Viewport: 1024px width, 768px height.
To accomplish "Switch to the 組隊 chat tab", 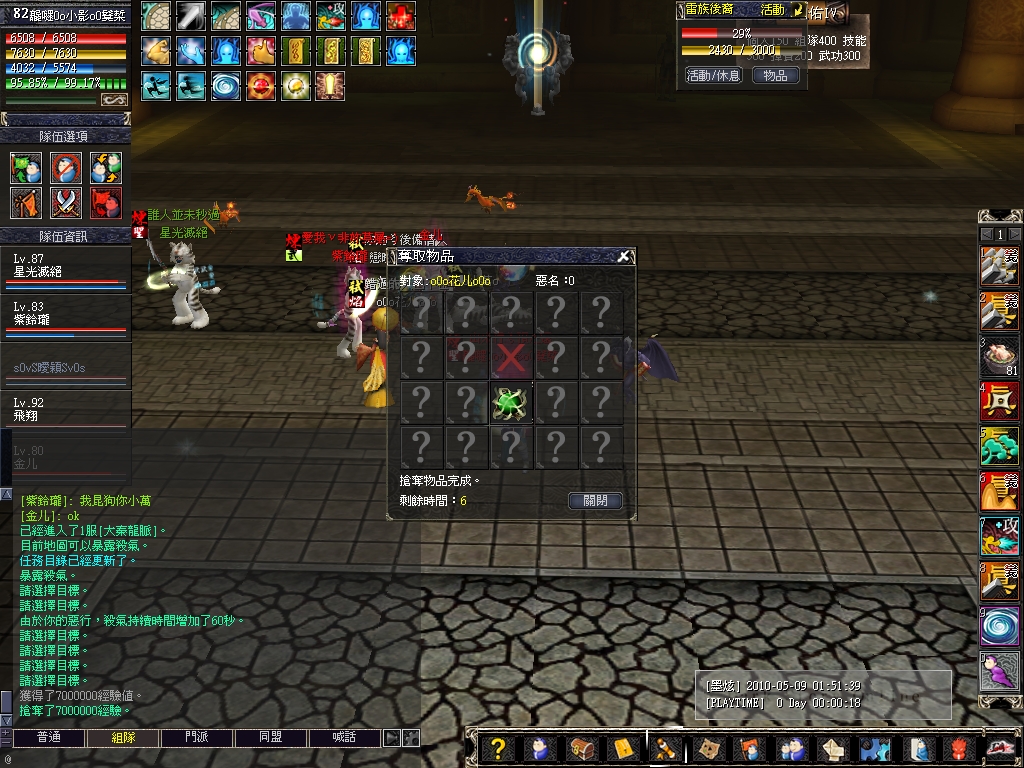I will pyautogui.click(x=109, y=738).
